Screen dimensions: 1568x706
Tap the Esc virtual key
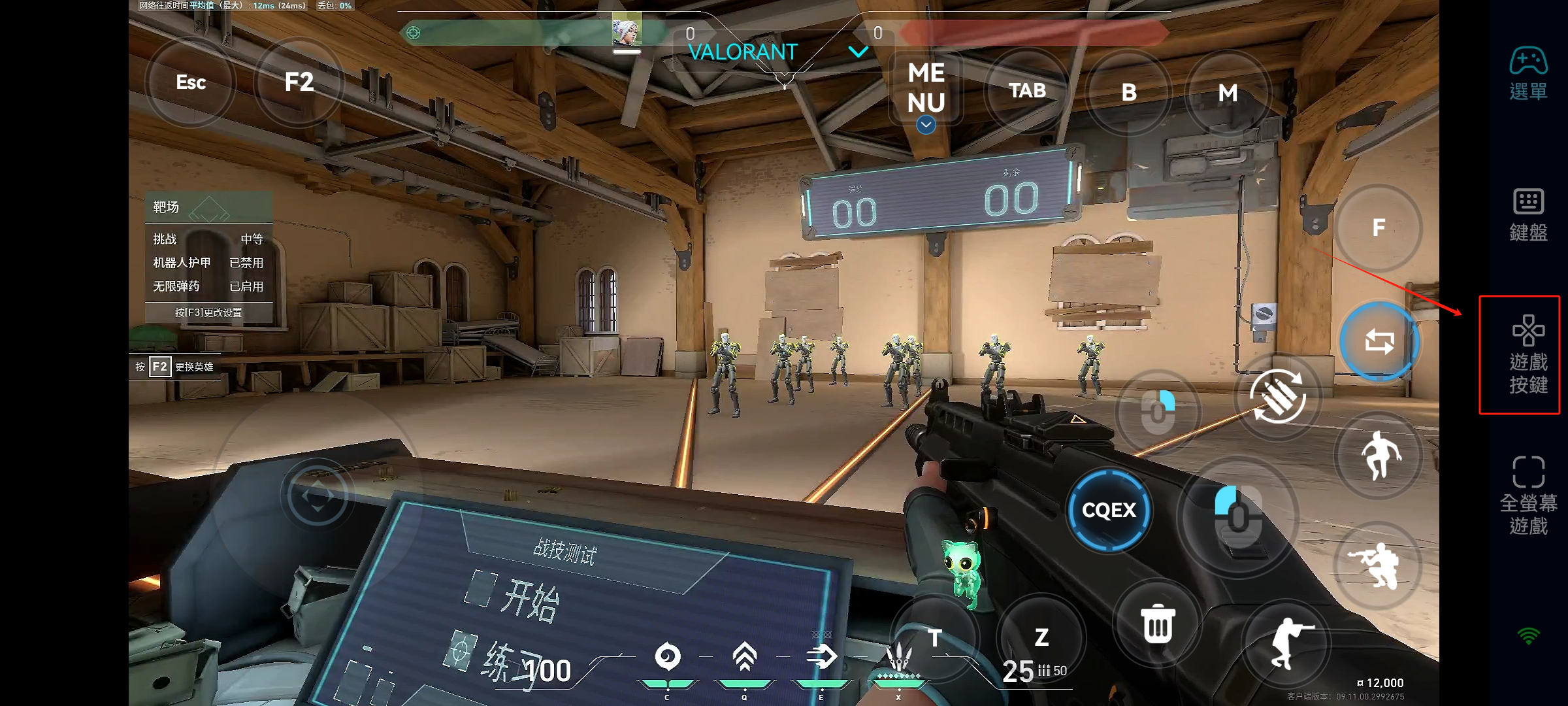[x=190, y=82]
